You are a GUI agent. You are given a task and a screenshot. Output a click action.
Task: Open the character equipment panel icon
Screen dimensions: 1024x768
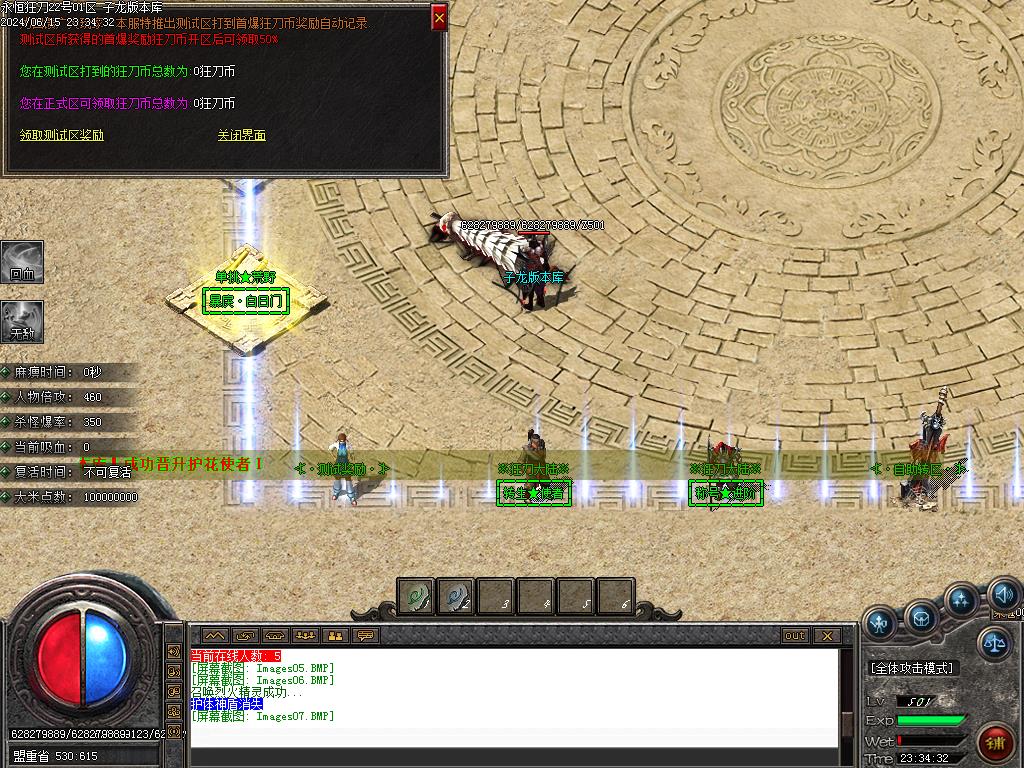click(880, 622)
